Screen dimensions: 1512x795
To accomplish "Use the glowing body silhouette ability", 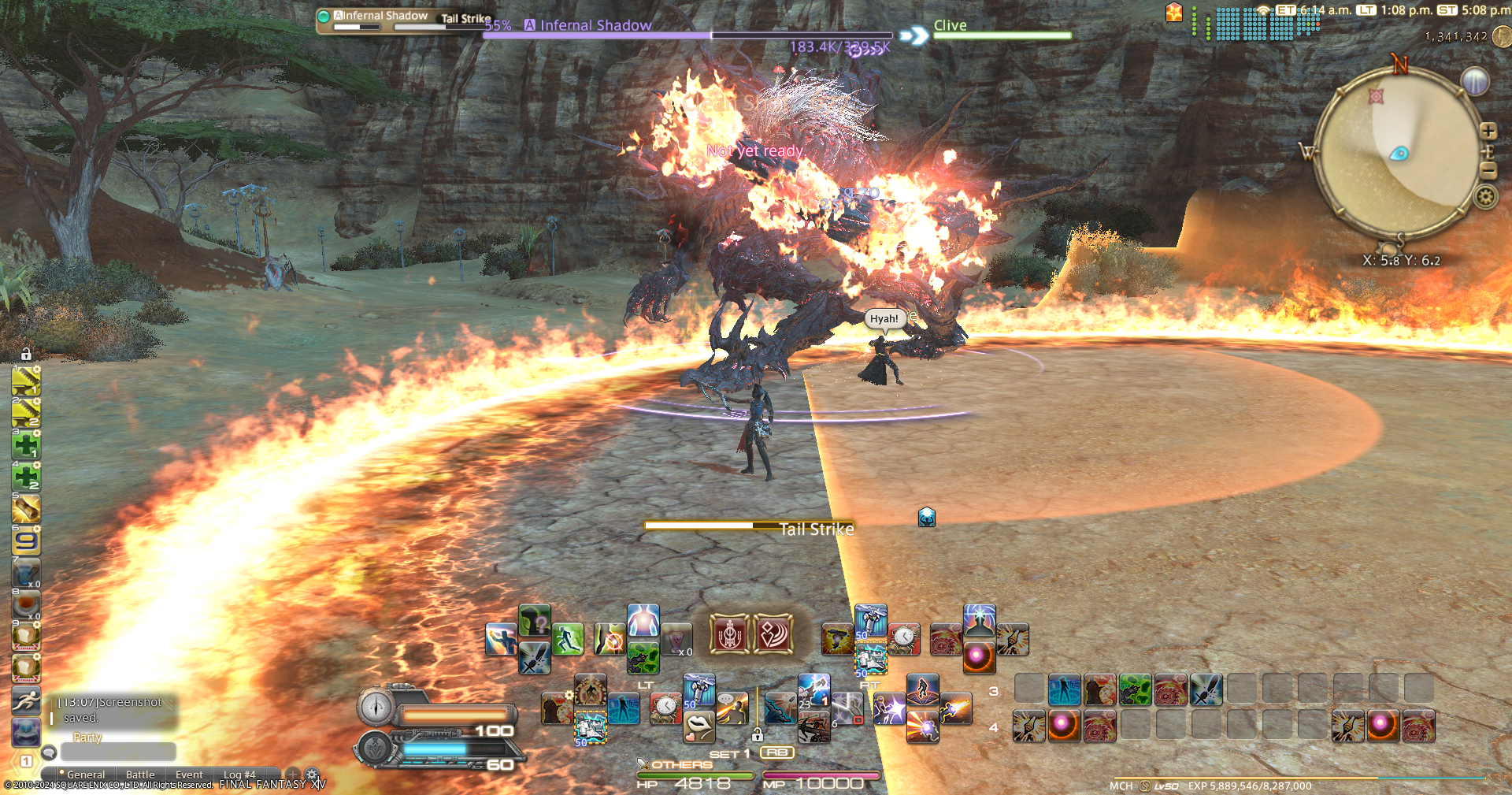I will pos(643,621).
